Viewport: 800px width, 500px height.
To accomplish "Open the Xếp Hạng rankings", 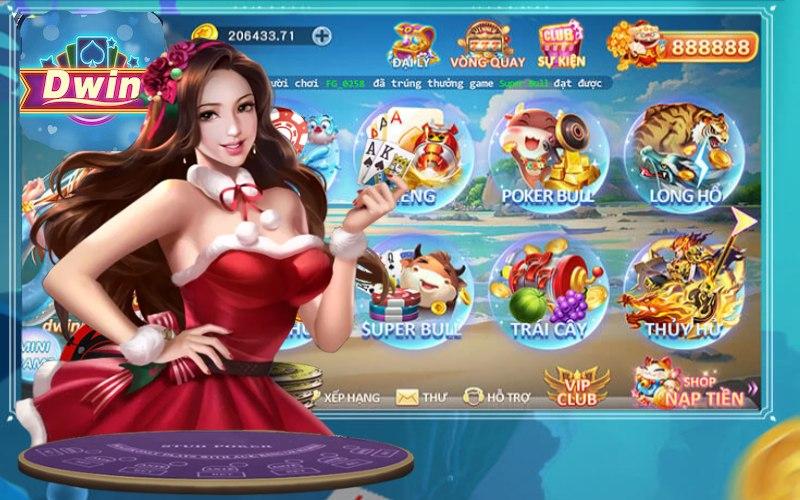I will [x=343, y=397].
